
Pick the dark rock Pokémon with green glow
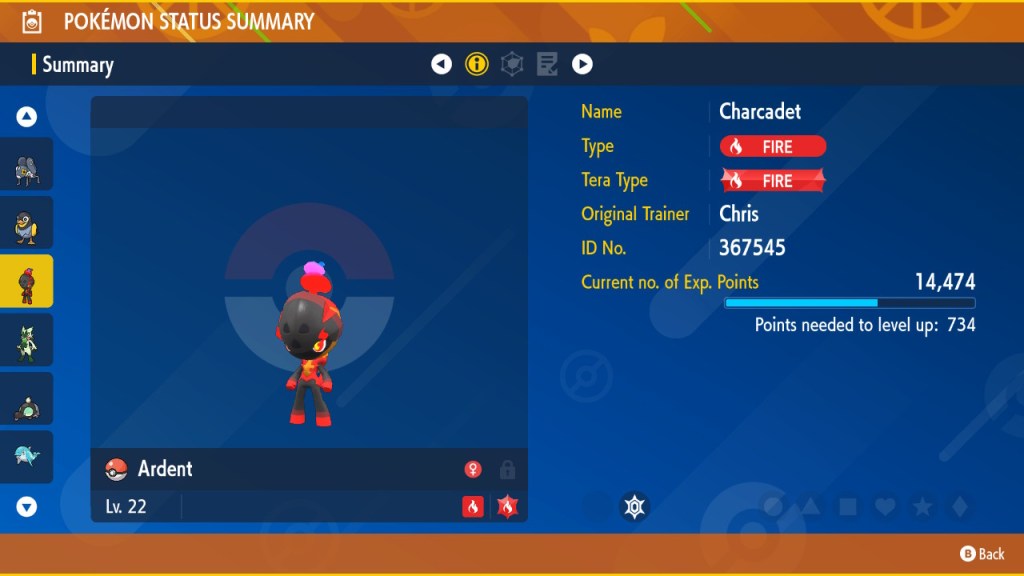27,399
